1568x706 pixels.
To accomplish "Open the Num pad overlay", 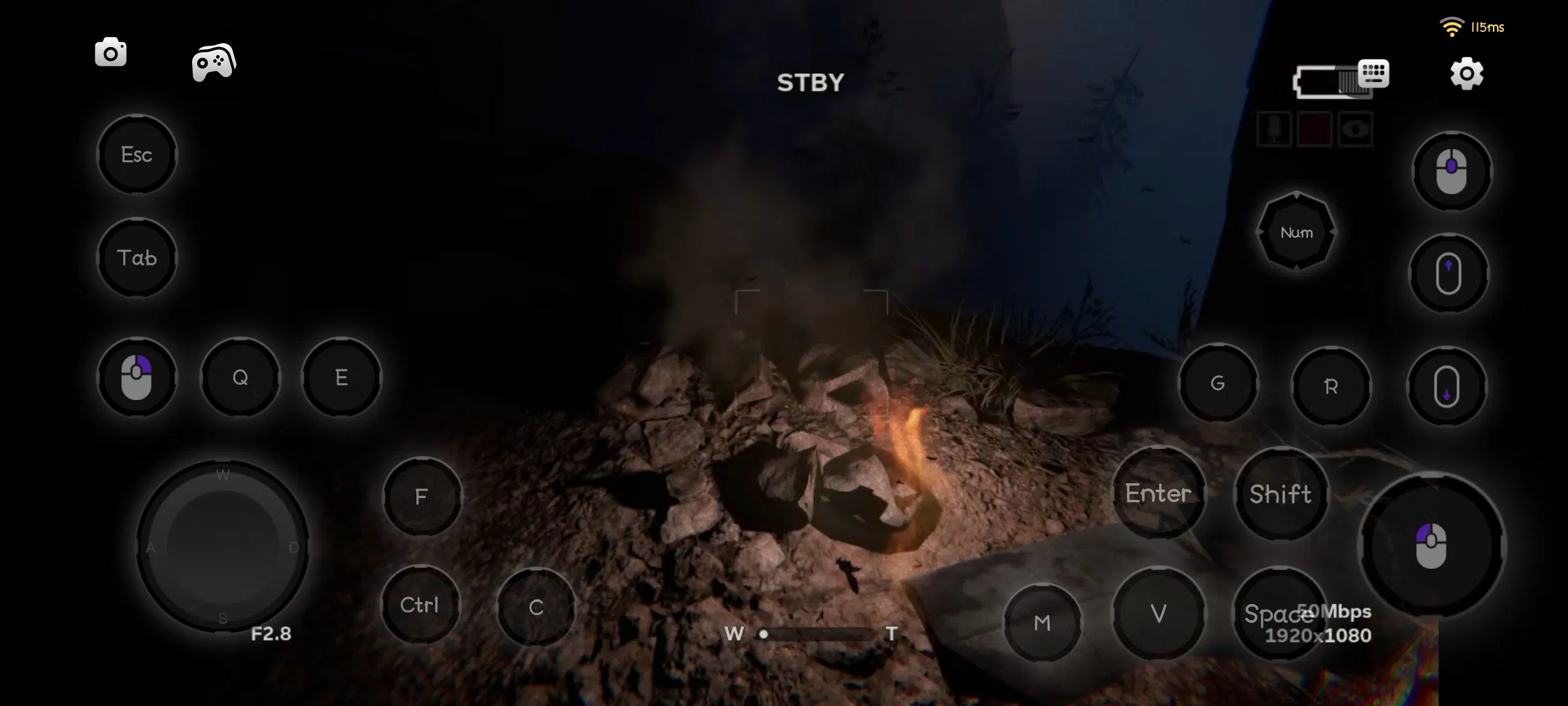I will coord(1298,232).
